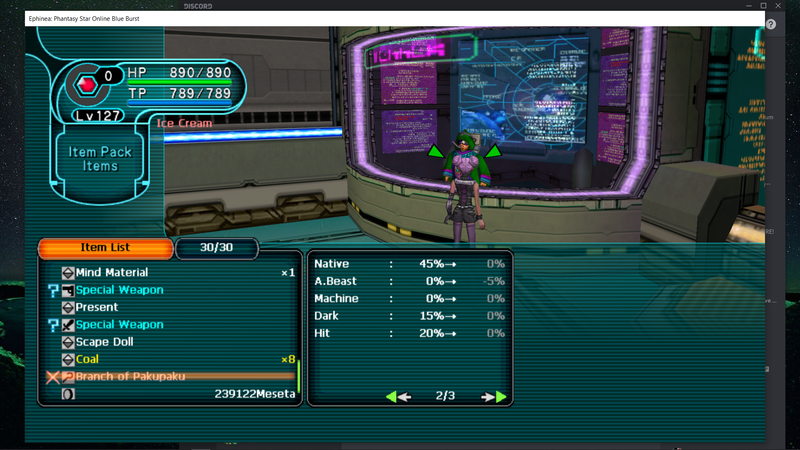Choose the unidentified gun Special Weapon

(x=119, y=290)
